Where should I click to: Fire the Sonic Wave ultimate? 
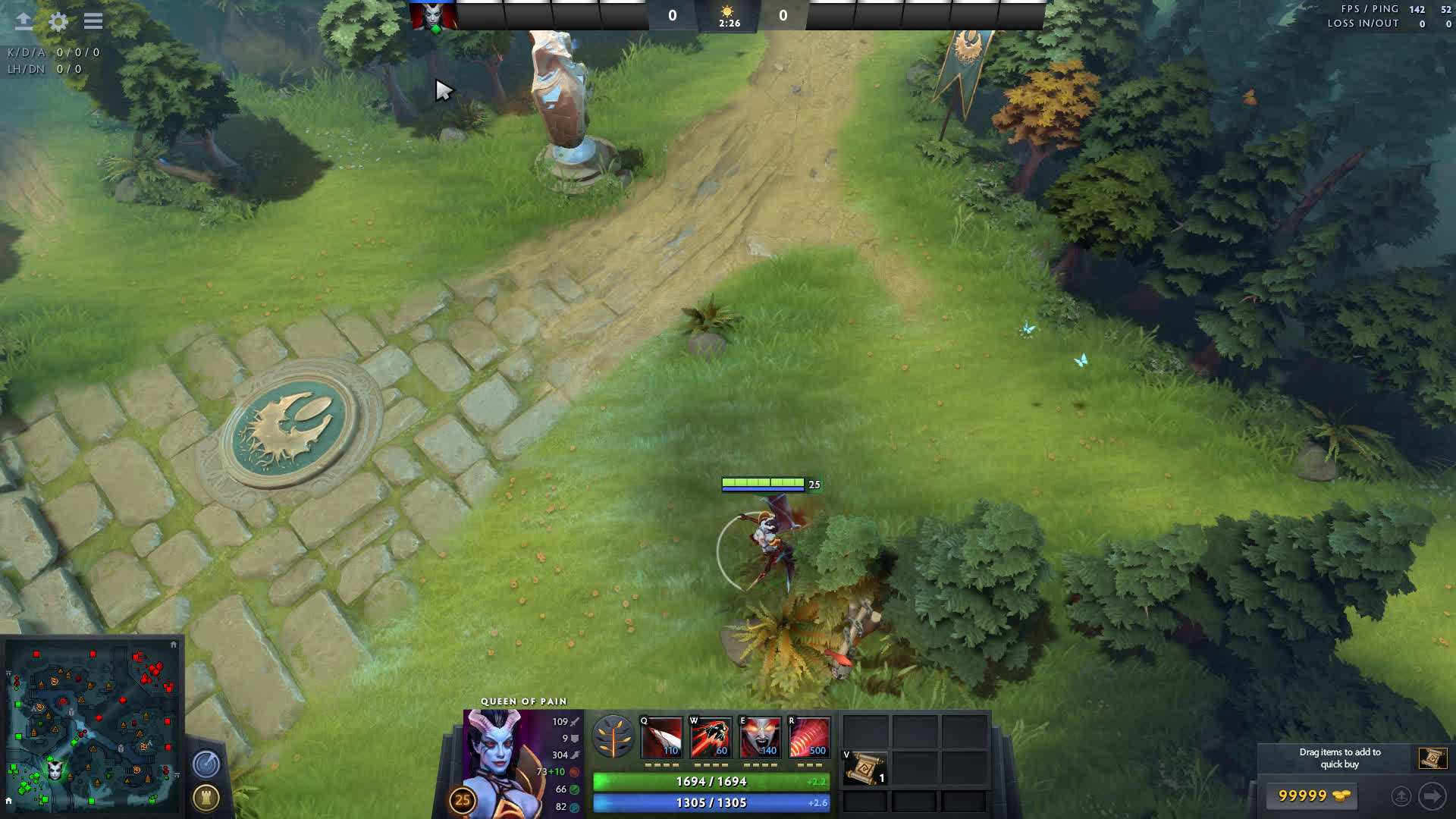point(809,737)
